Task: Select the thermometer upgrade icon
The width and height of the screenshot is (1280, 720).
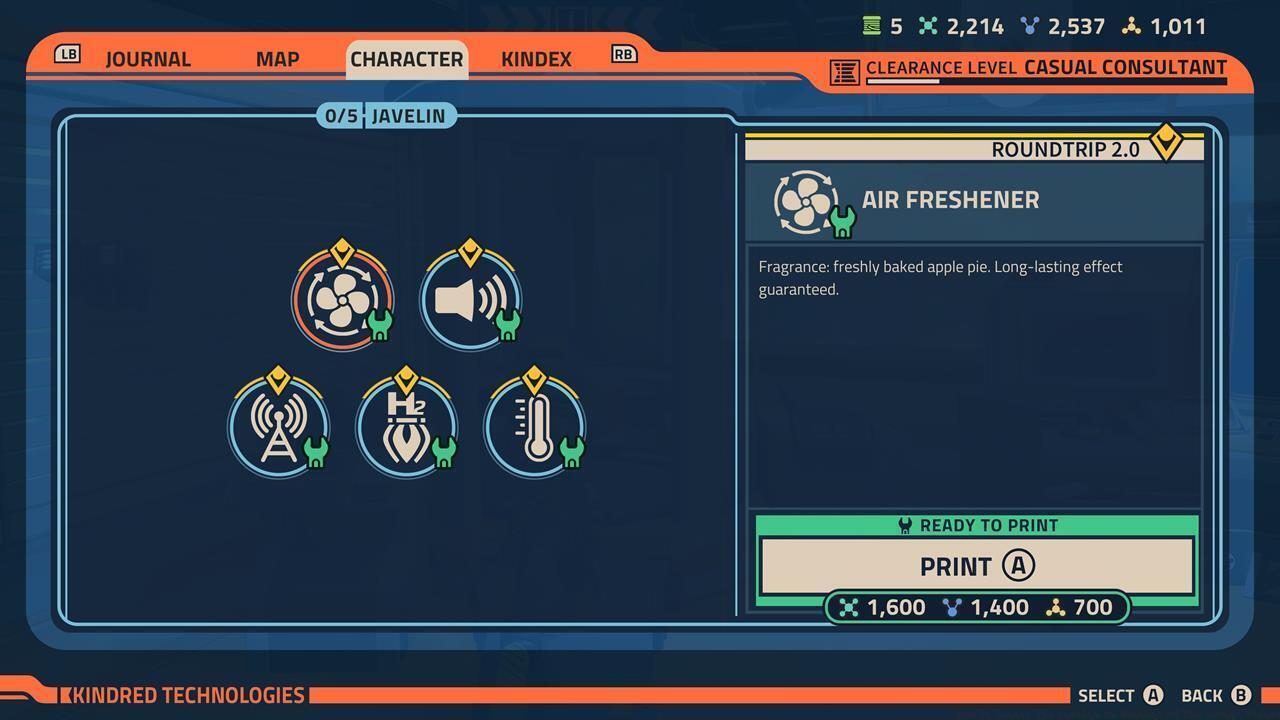Action: click(x=535, y=425)
